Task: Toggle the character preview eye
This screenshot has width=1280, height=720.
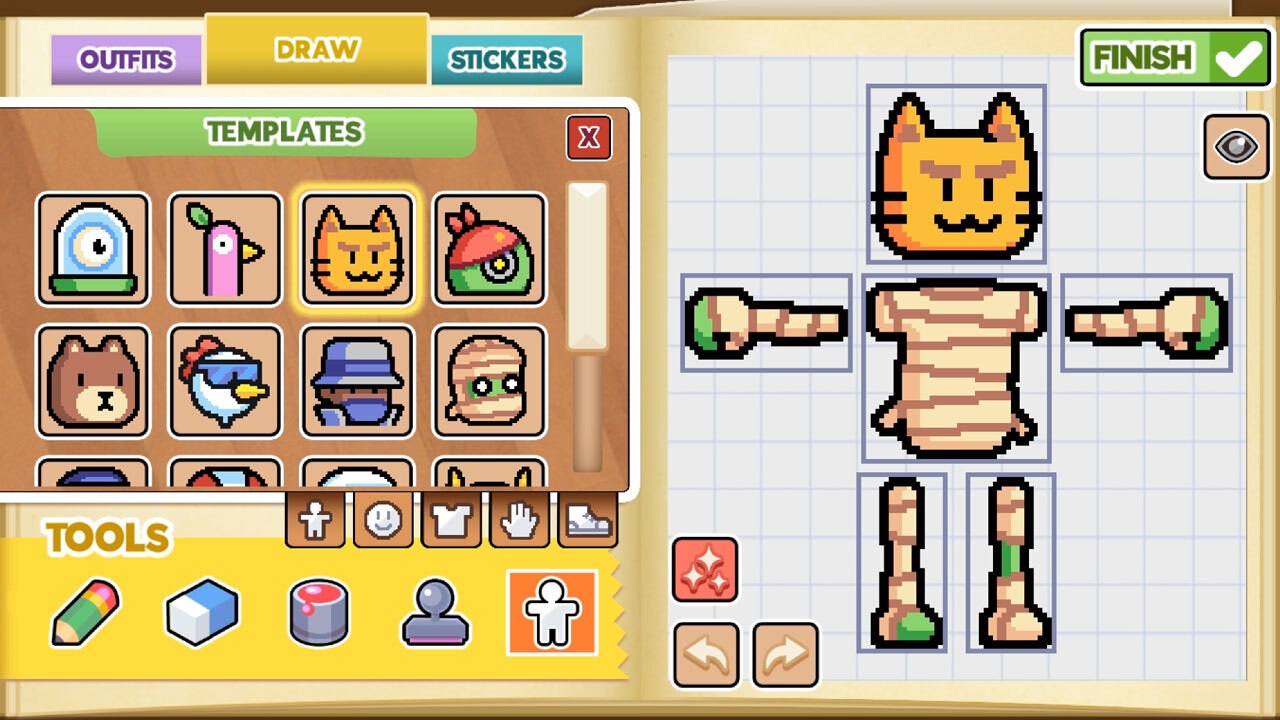Action: (x=1236, y=148)
